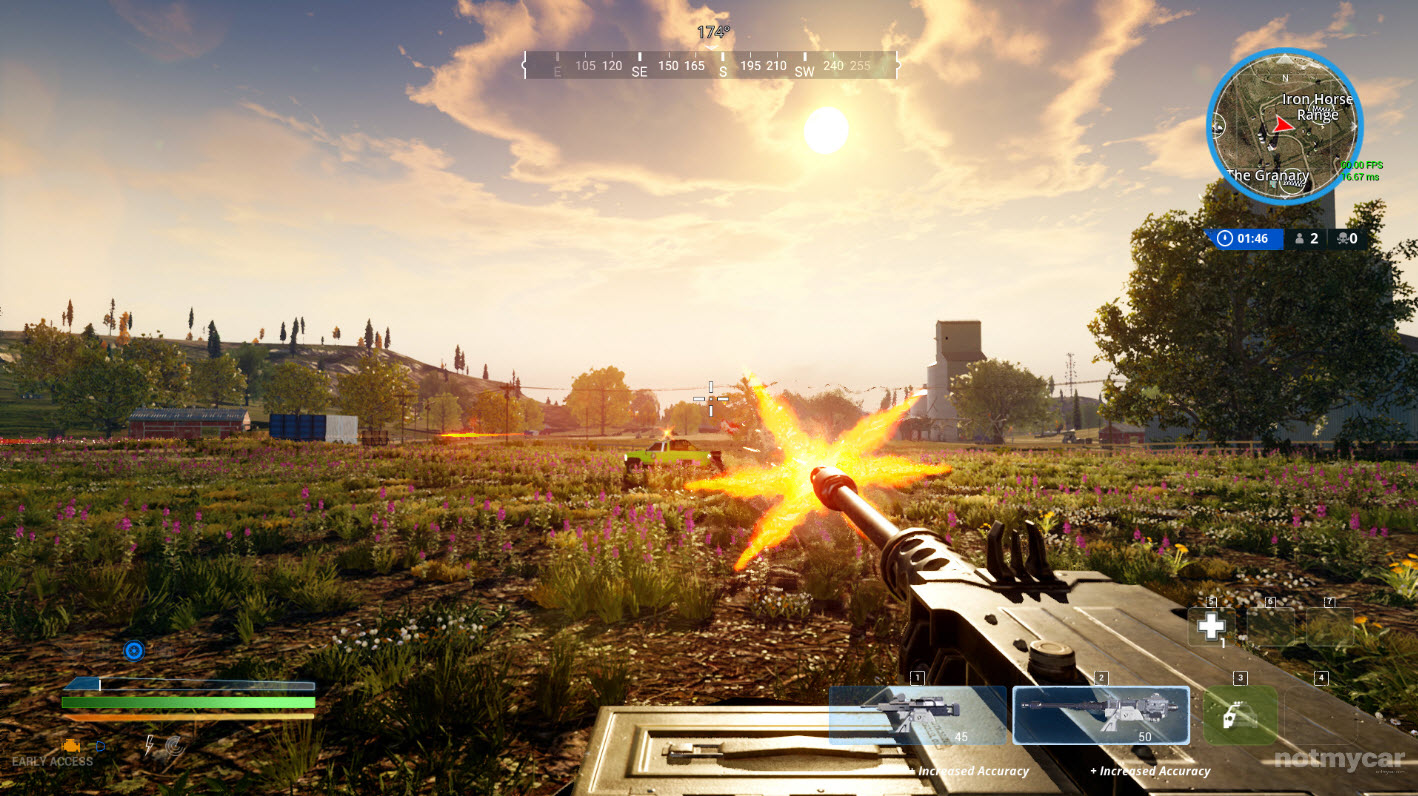Click the compass heading bar
The width and height of the screenshot is (1418, 796).
click(x=710, y=66)
